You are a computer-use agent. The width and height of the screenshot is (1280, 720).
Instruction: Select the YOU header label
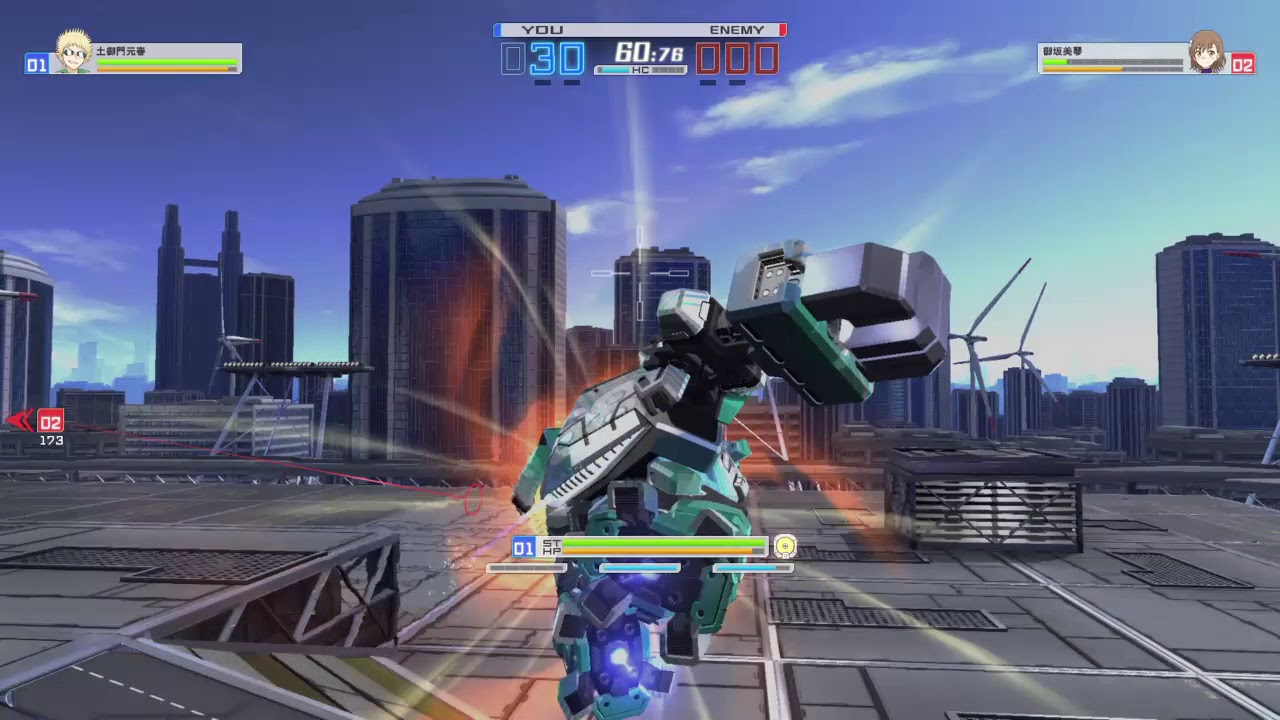541,29
